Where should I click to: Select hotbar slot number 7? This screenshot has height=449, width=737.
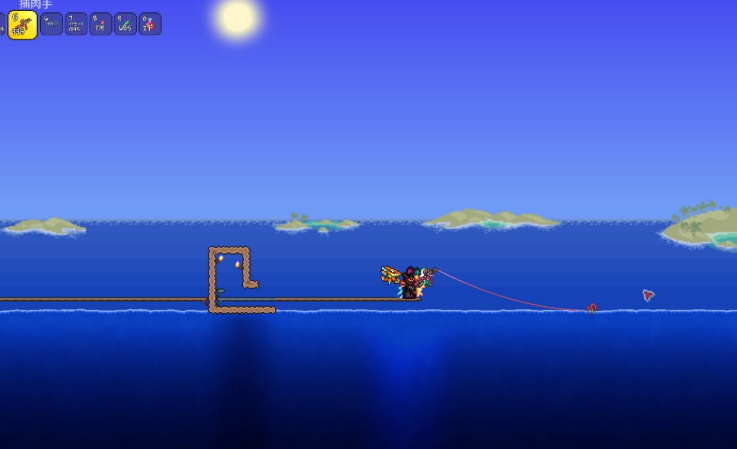tap(76, 24)
